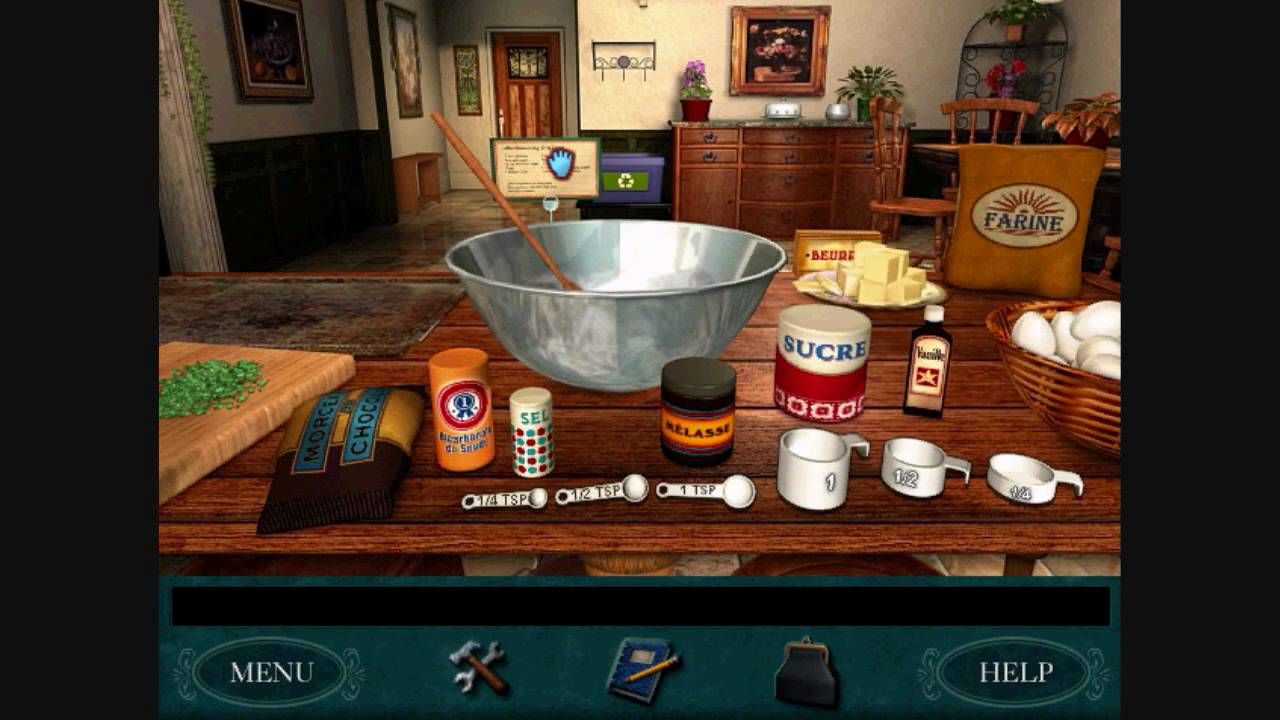Select the Sucre sugar canister
Screen dimensions: 1280x720
tap(822, 362)
